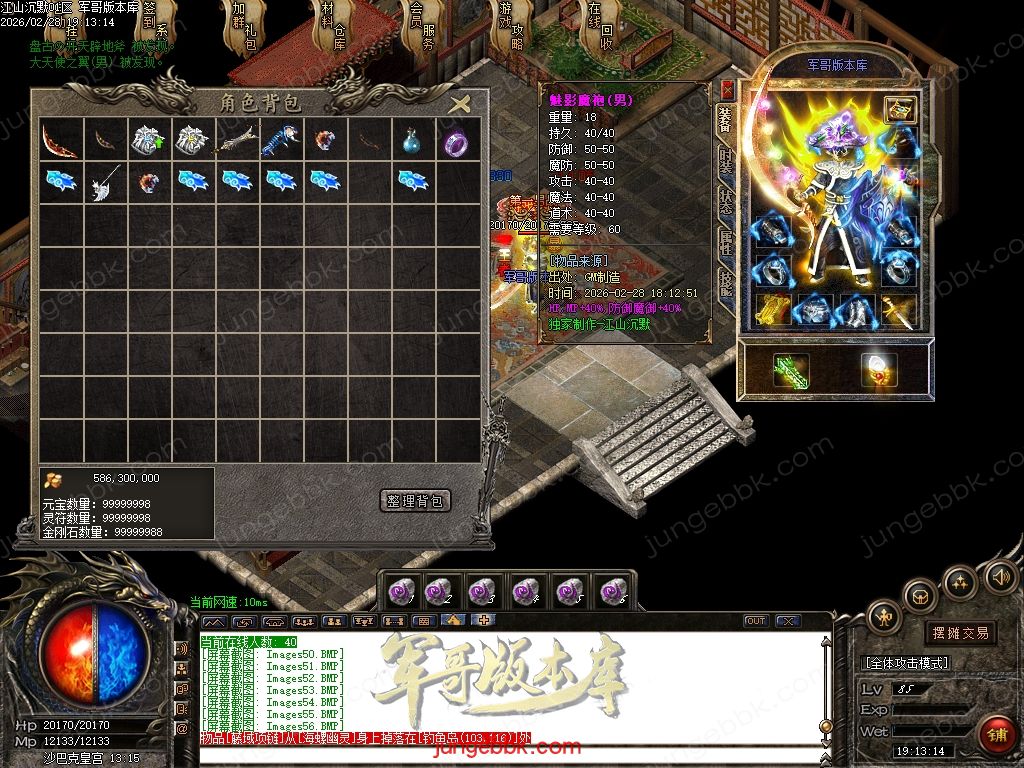Select the green jade item slot
Image resolution: width=1024 pixels, height=768 pixels.
pos(791,371)
